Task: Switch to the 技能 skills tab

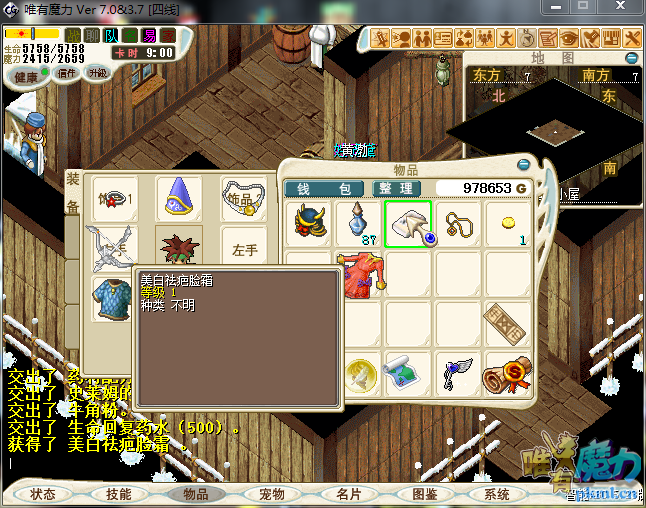Action: tap(119, 494)
